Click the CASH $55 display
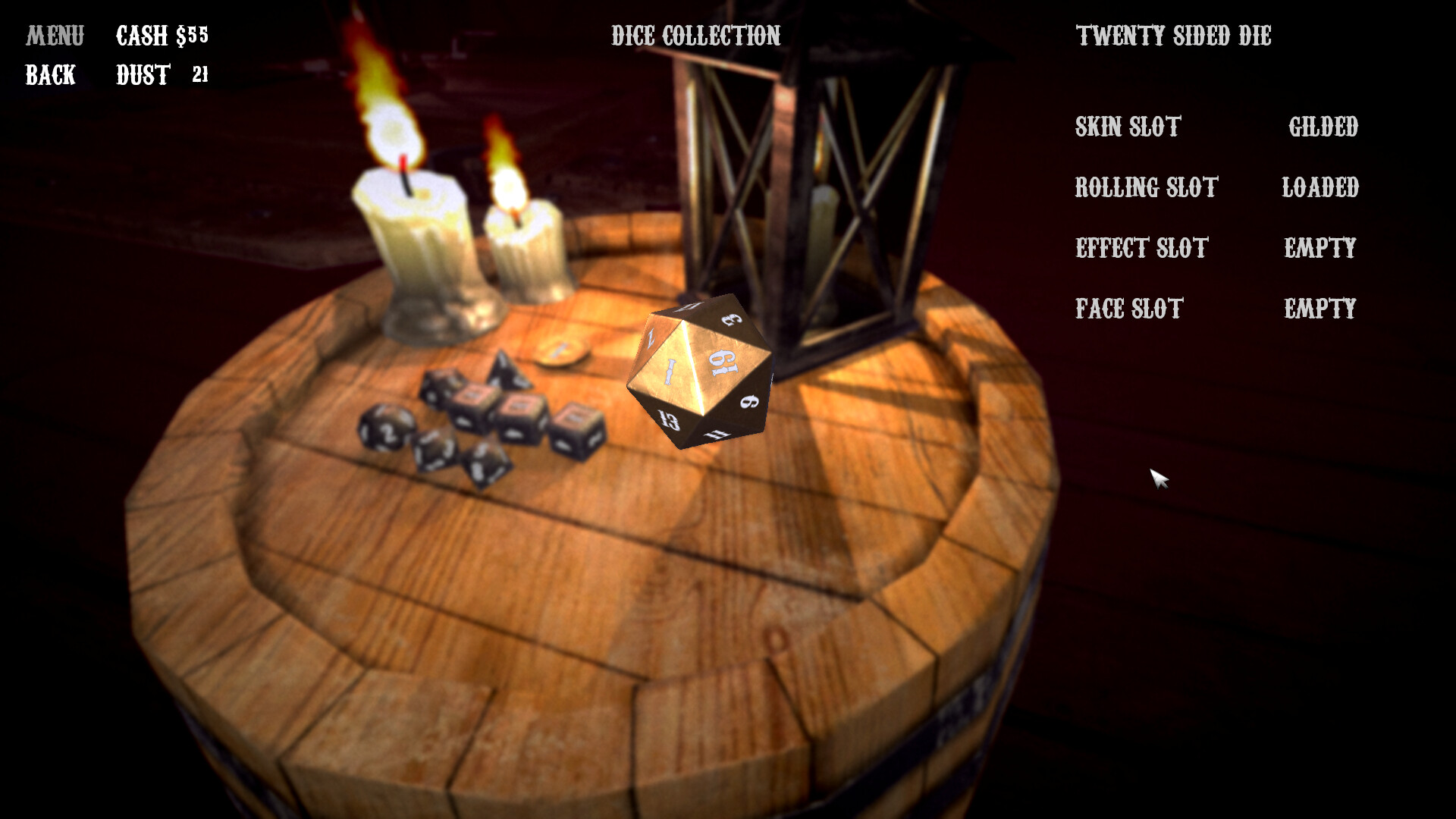The width and height of the screenshot is (1456, 819). (x=162, y=34)
